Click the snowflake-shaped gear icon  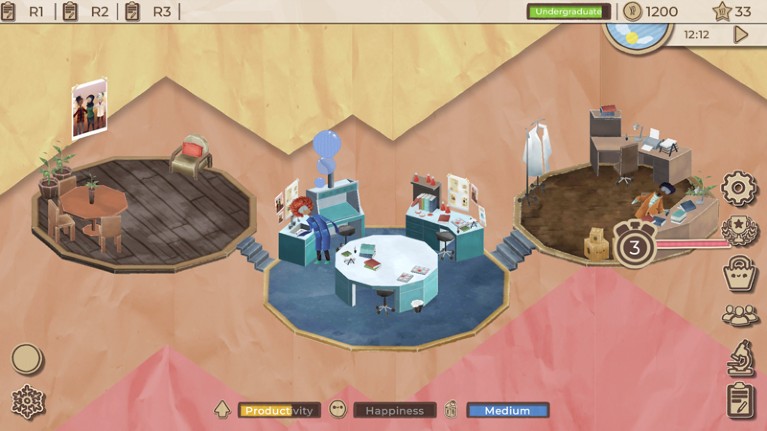[27, 402]
